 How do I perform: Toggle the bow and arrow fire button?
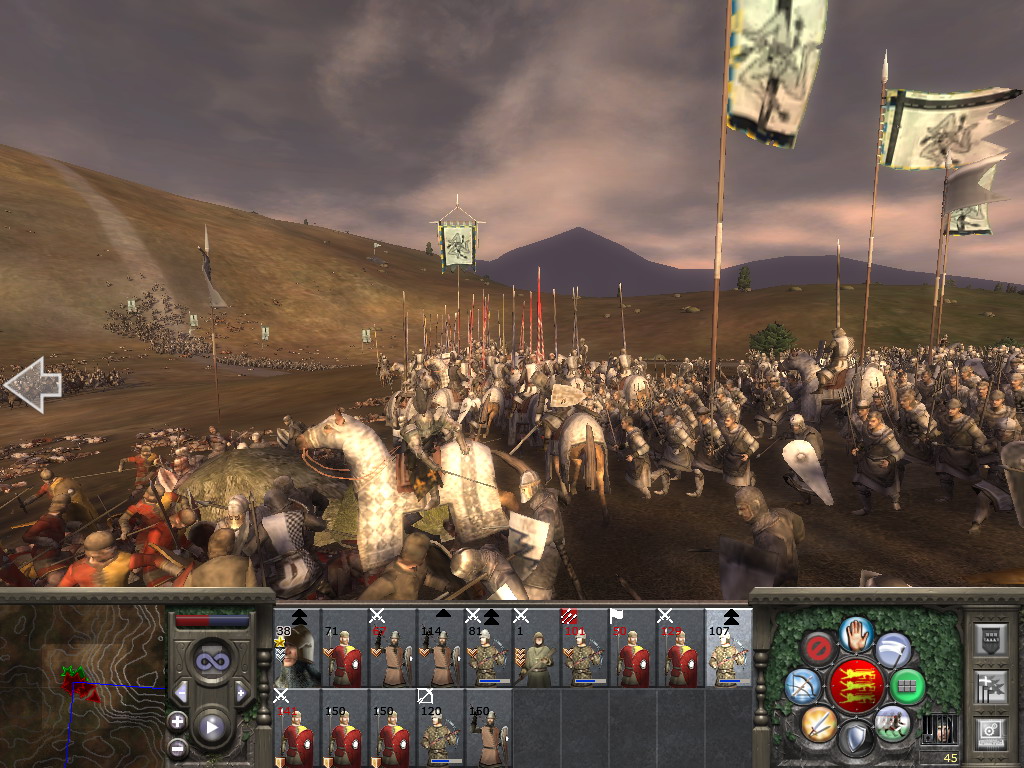point(803,685)
